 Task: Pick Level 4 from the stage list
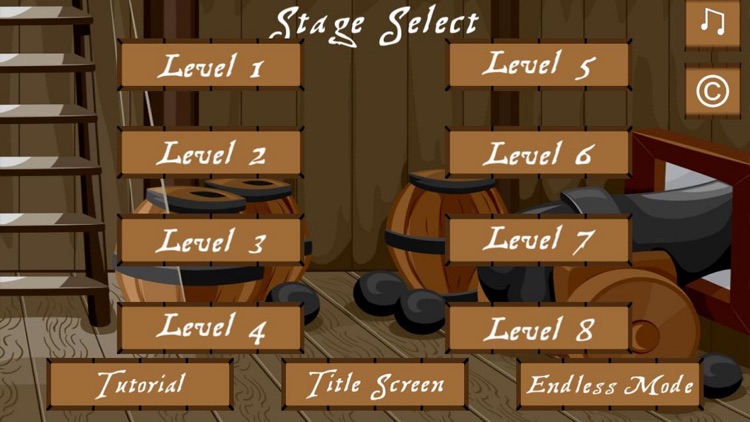210,327
